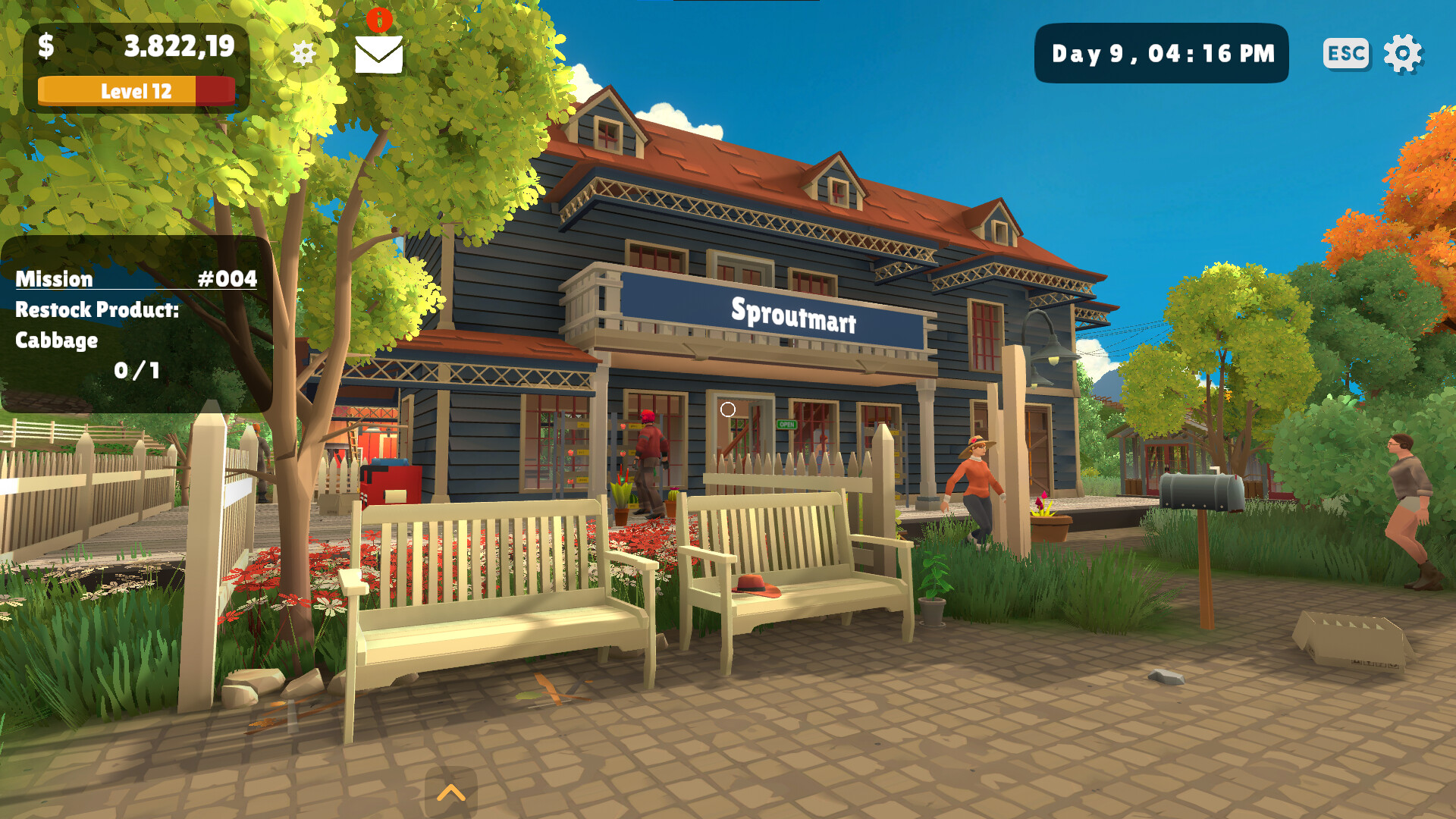Click the crosshair reticle at screen center
Screen dimensions: 1456x819
tap(728, 409)
